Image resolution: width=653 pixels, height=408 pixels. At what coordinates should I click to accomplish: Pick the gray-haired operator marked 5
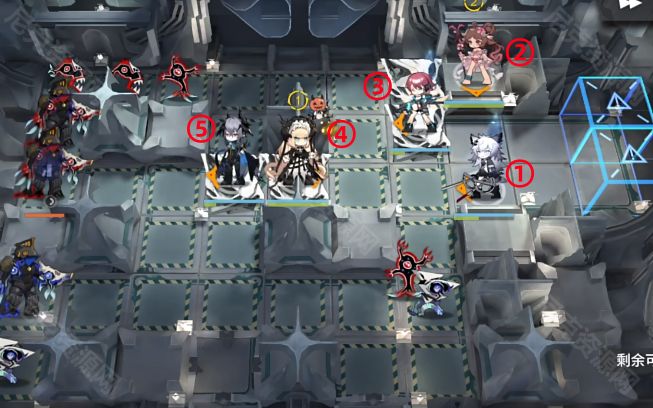233,160
